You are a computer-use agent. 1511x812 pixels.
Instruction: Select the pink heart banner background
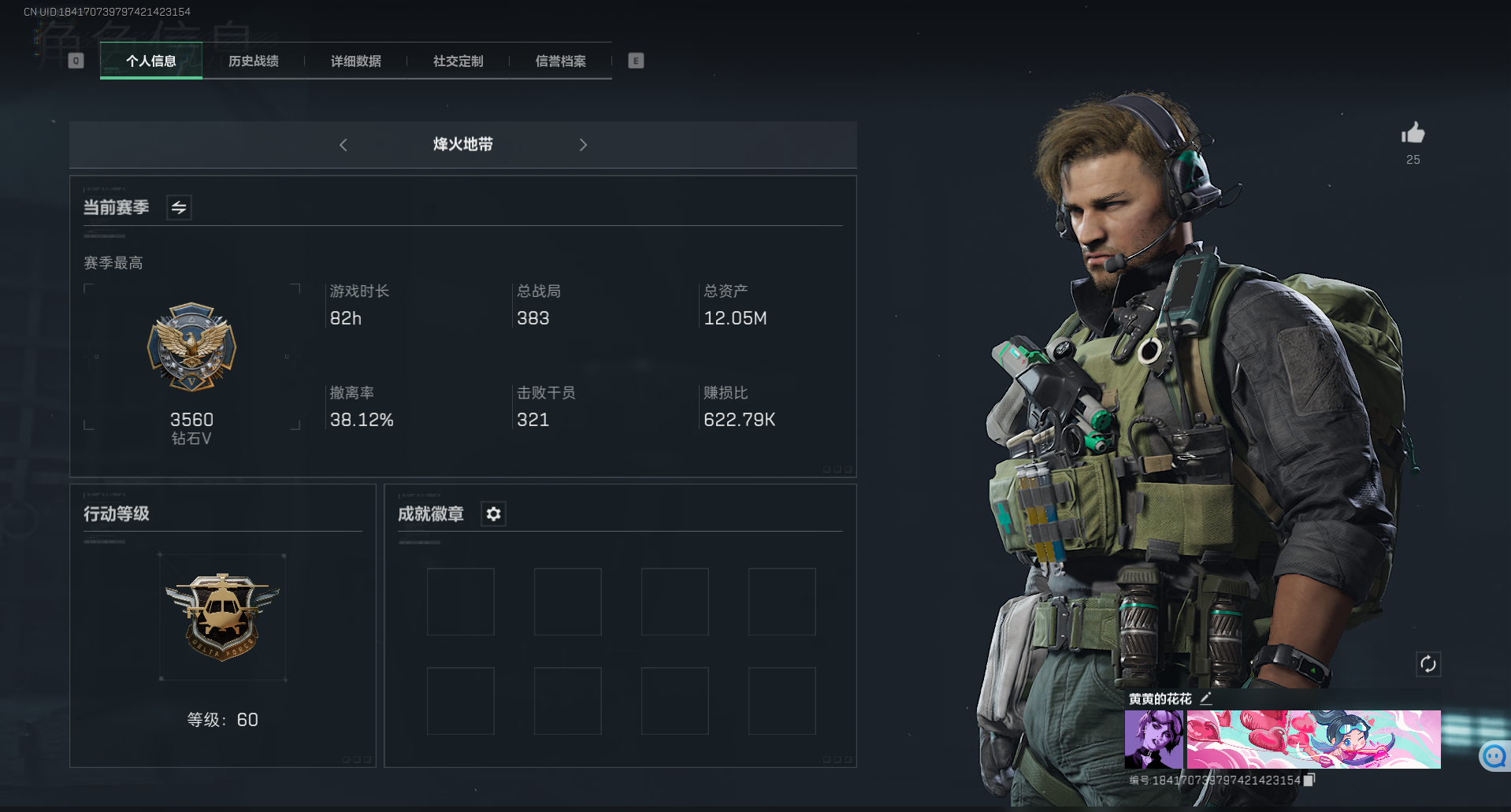(x=1312, y=740)
